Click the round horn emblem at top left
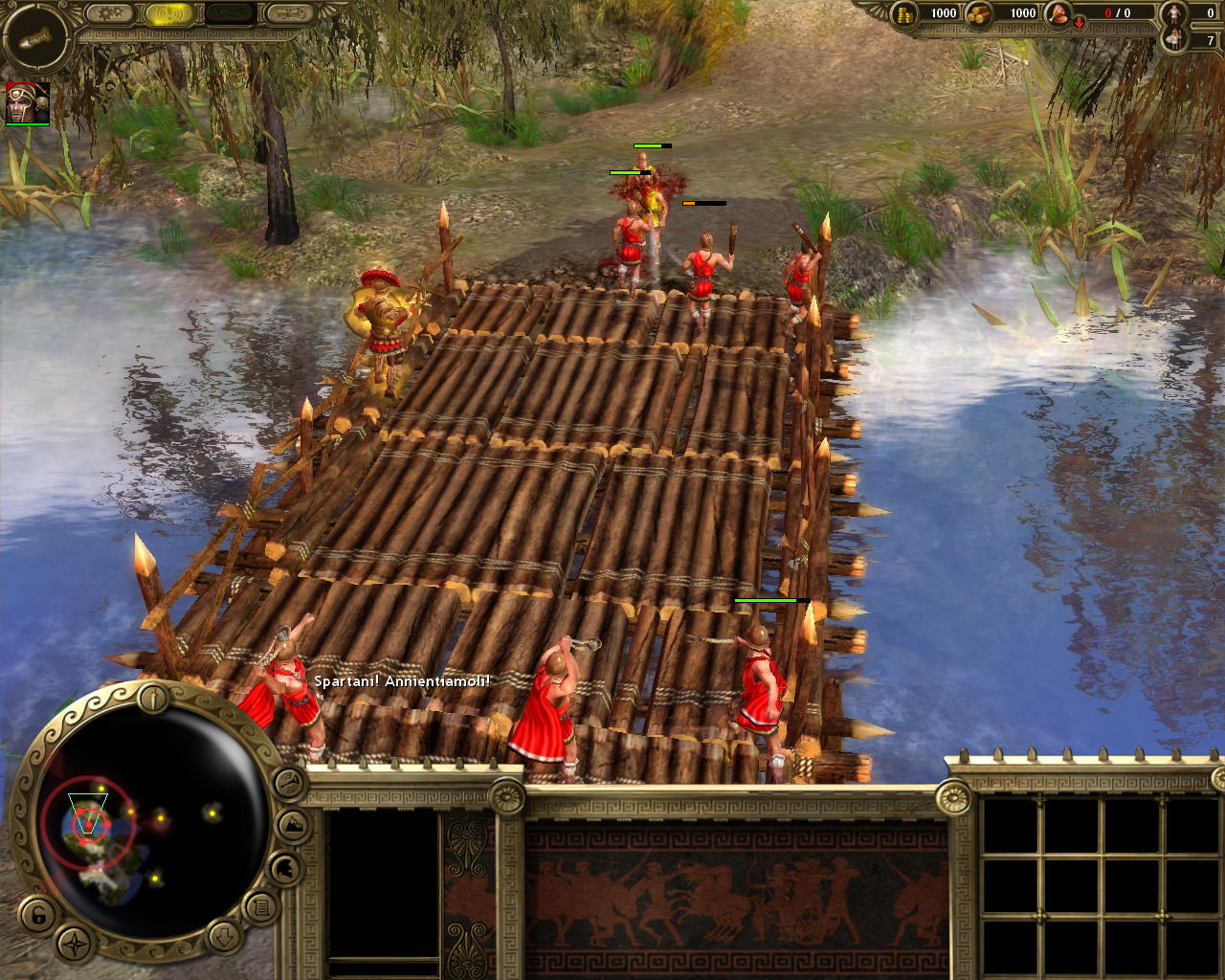 point(34,38)
